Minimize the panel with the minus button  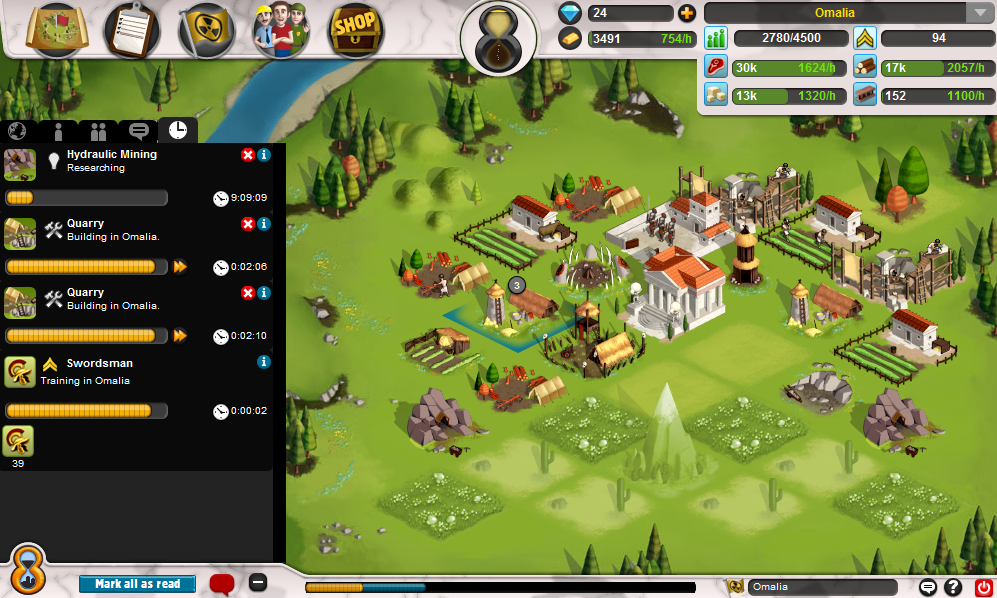pos(258,583)
